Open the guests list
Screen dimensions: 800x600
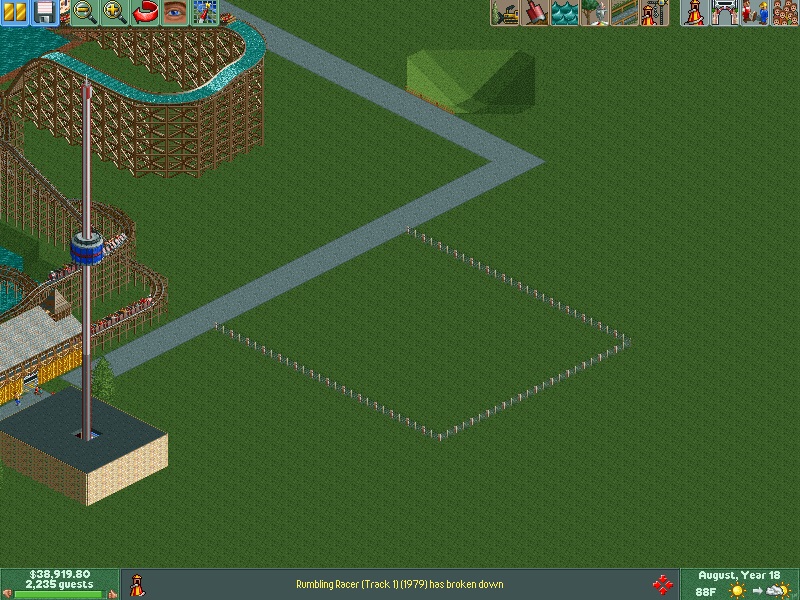tap(785, 13)
